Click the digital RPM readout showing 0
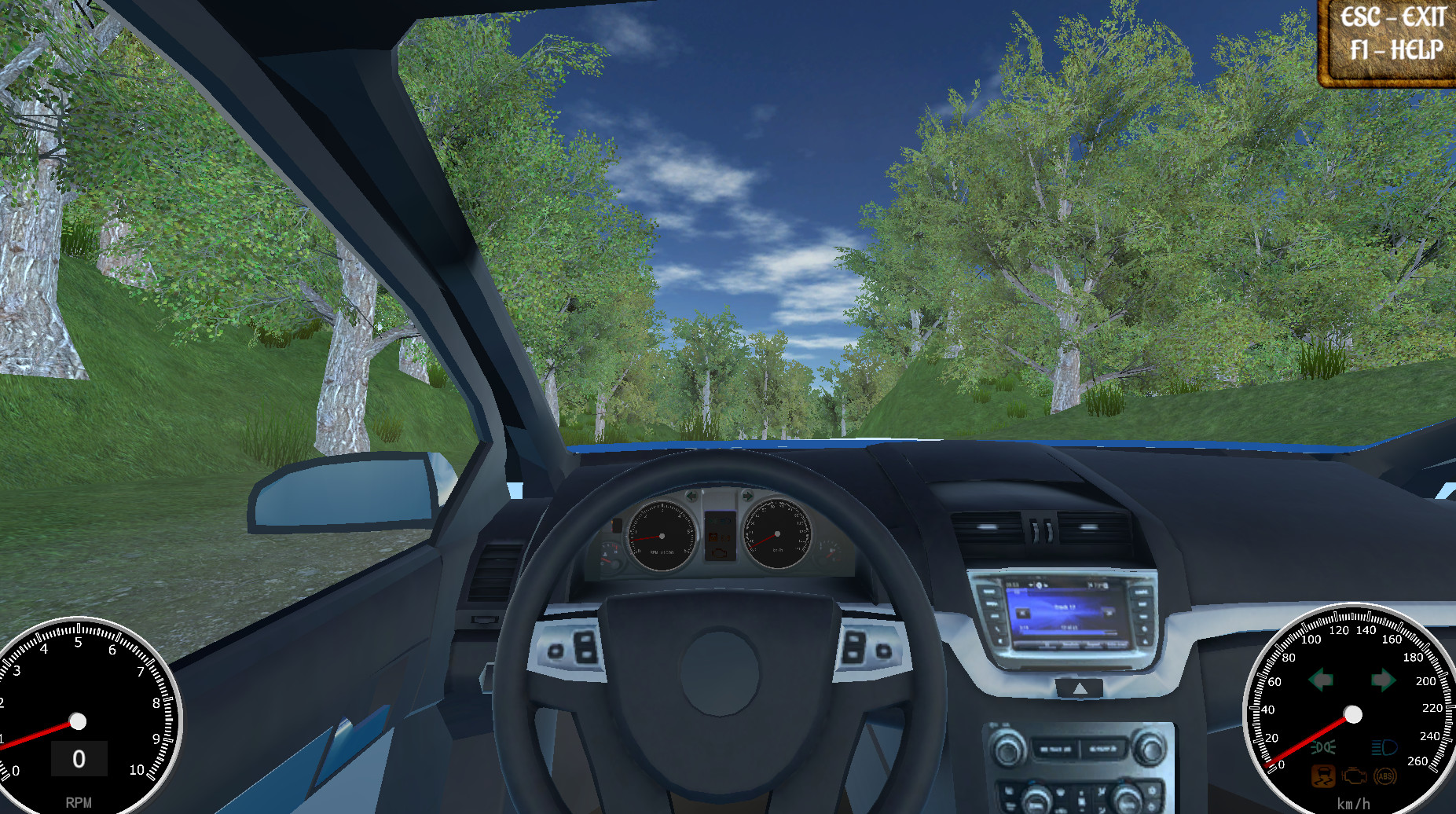Viewport: 1456px width, 814px height. coord(79,757)
